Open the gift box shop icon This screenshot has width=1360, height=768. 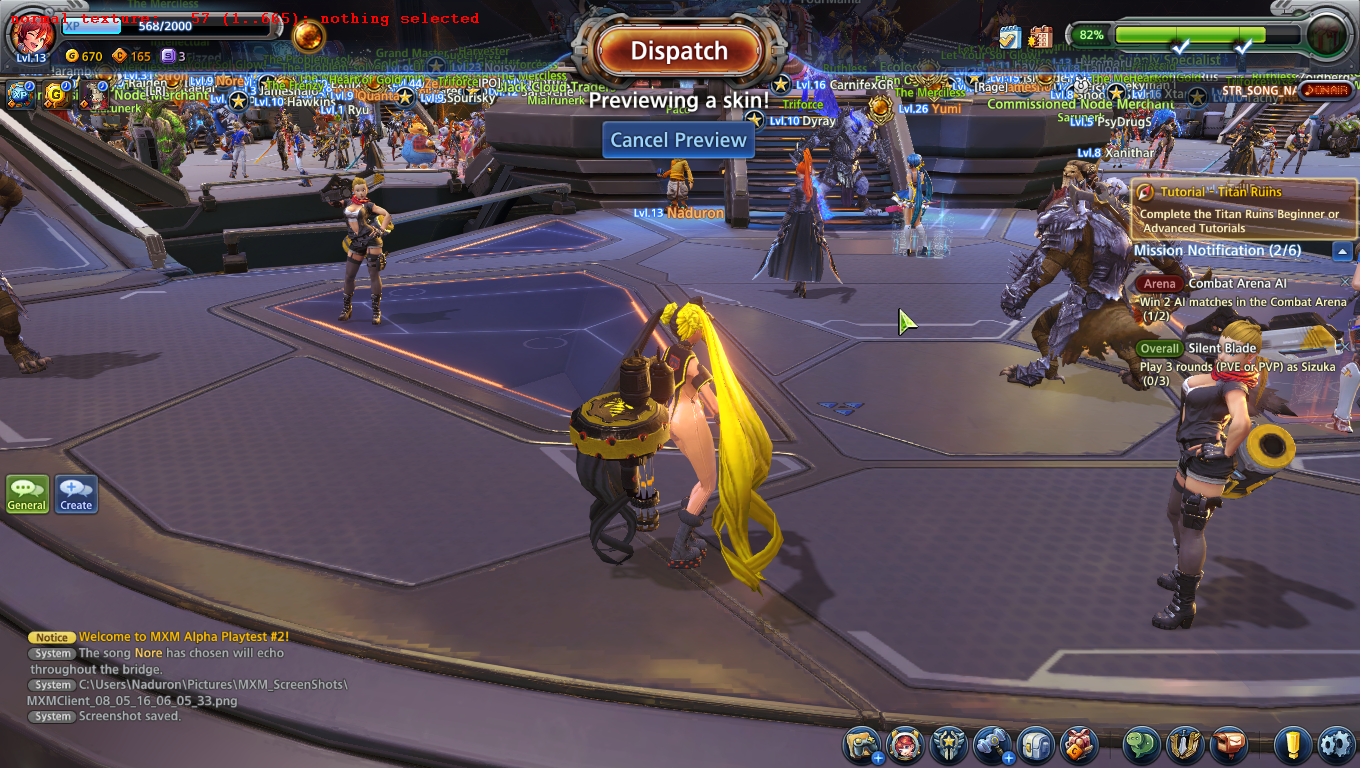click(1079, 745)
